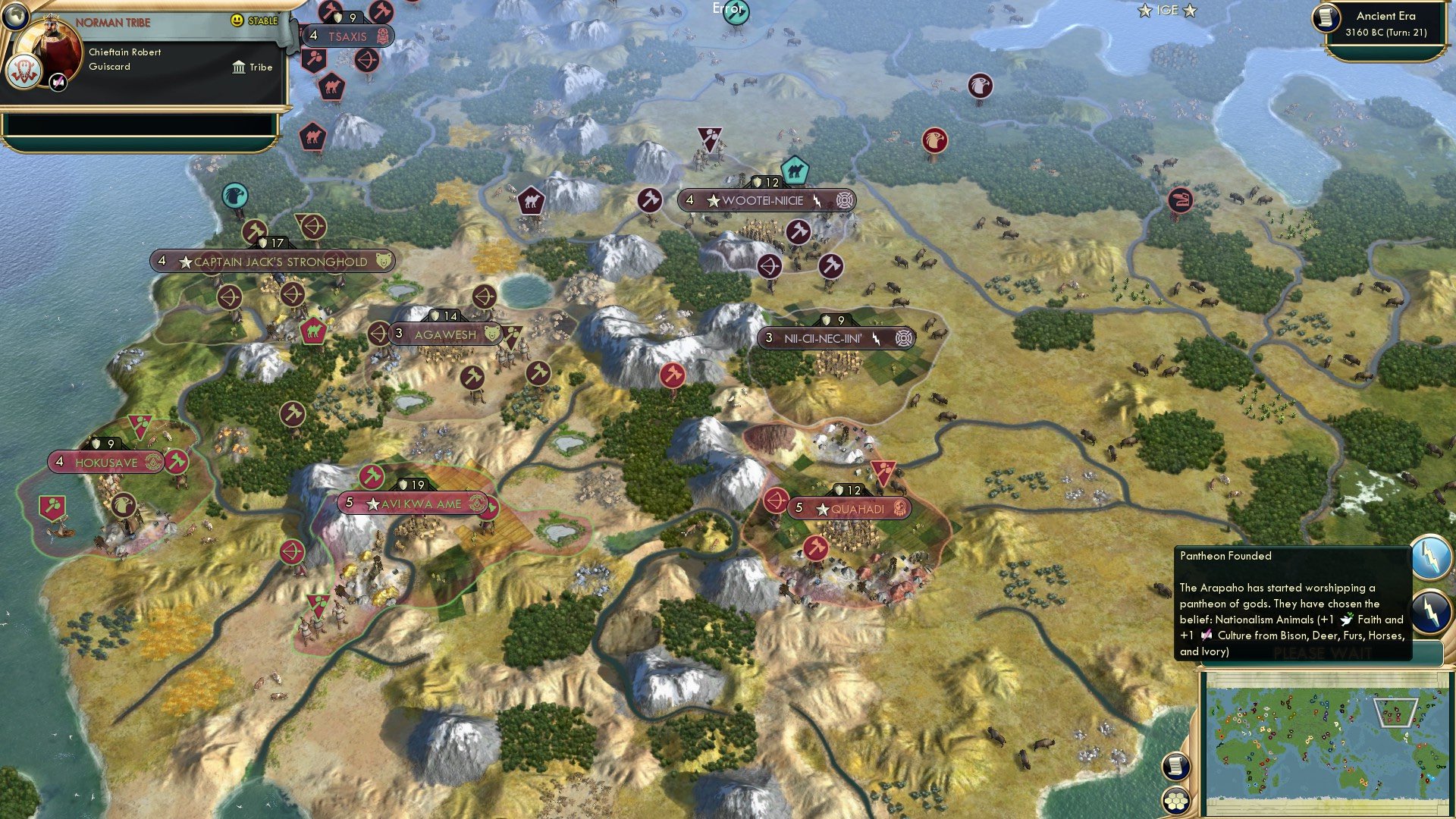Viewport: 1456px width, 819px height.
Task: Click the Tribe government pillar icon
Action: pos(240,67)
